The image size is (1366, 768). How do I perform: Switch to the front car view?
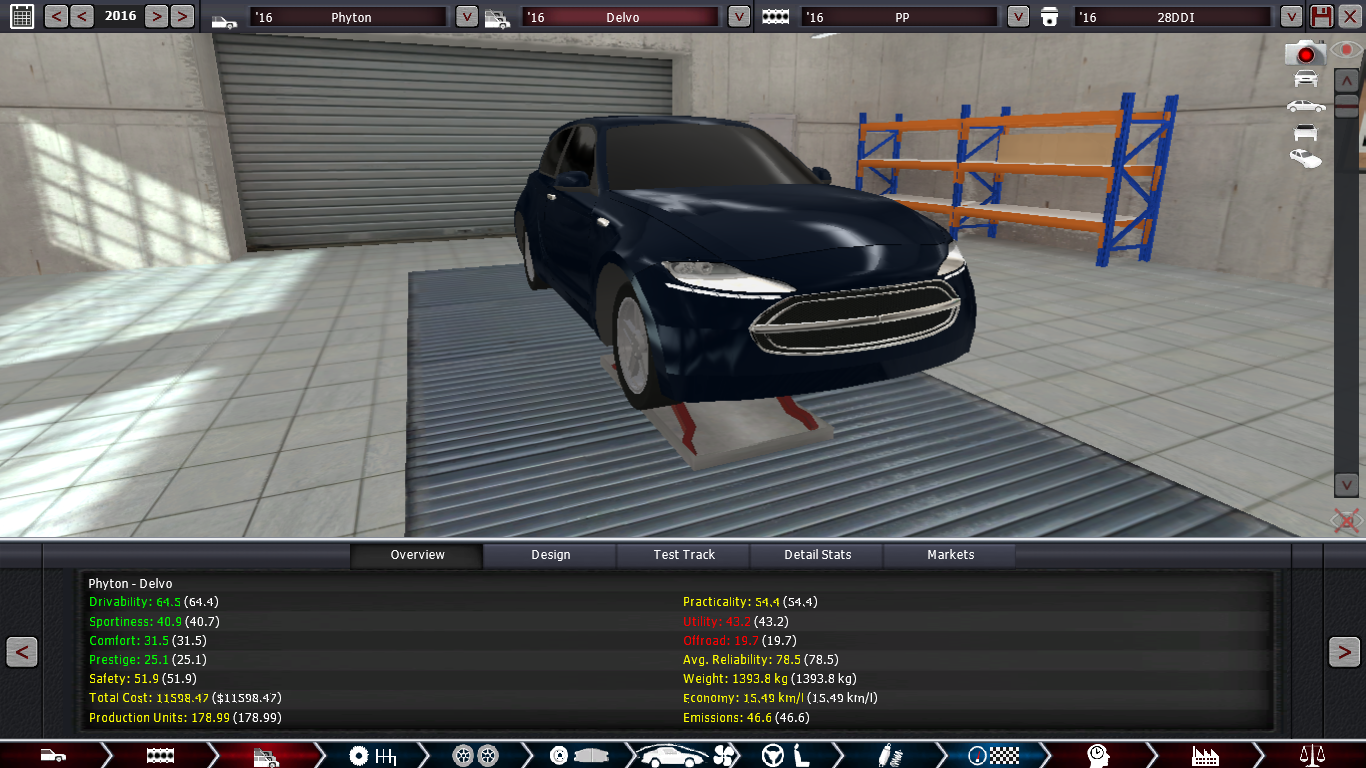click(1305, 79)
